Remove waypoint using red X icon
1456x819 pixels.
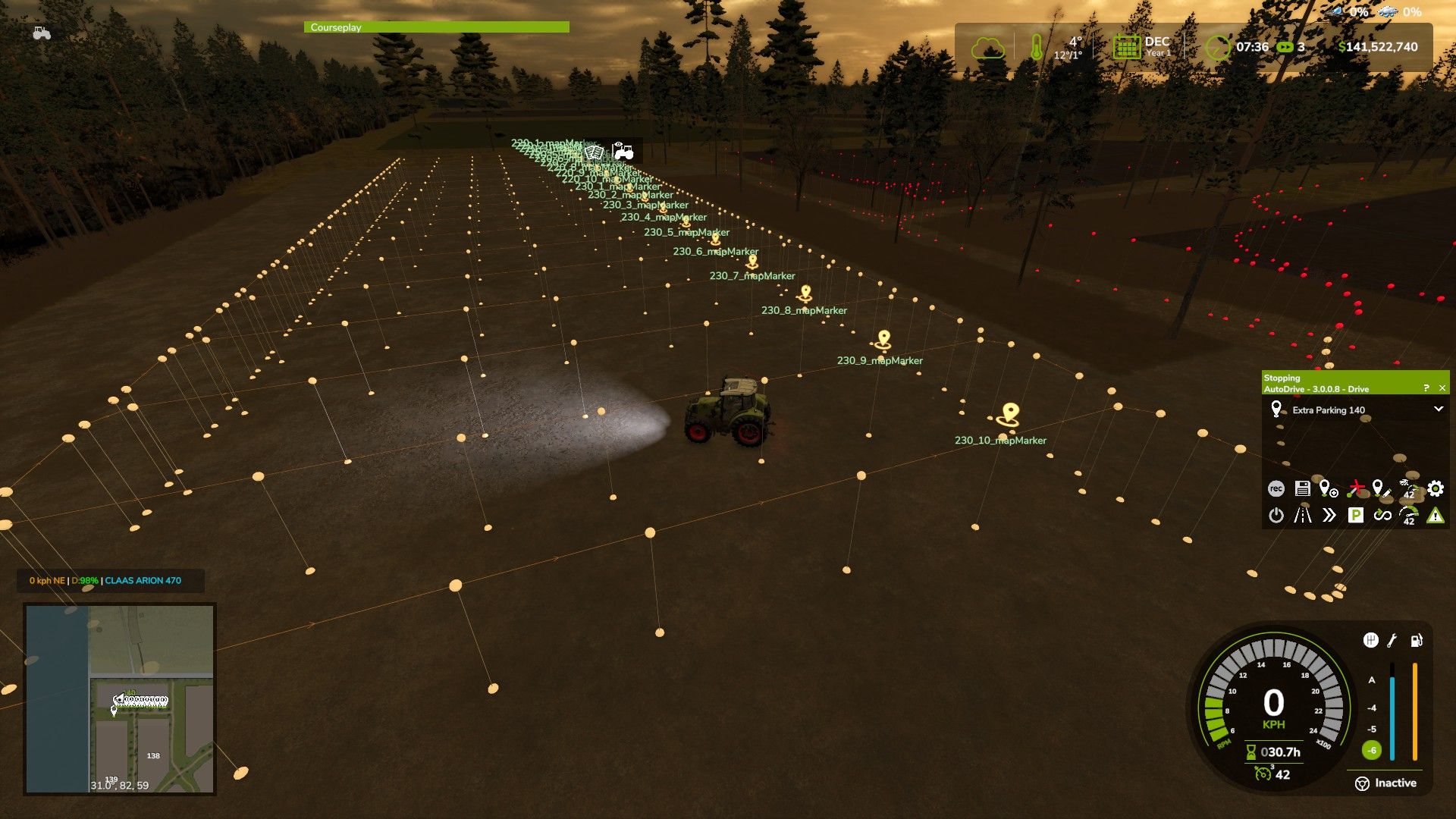pyautogui.click(x=1356, y=488)
